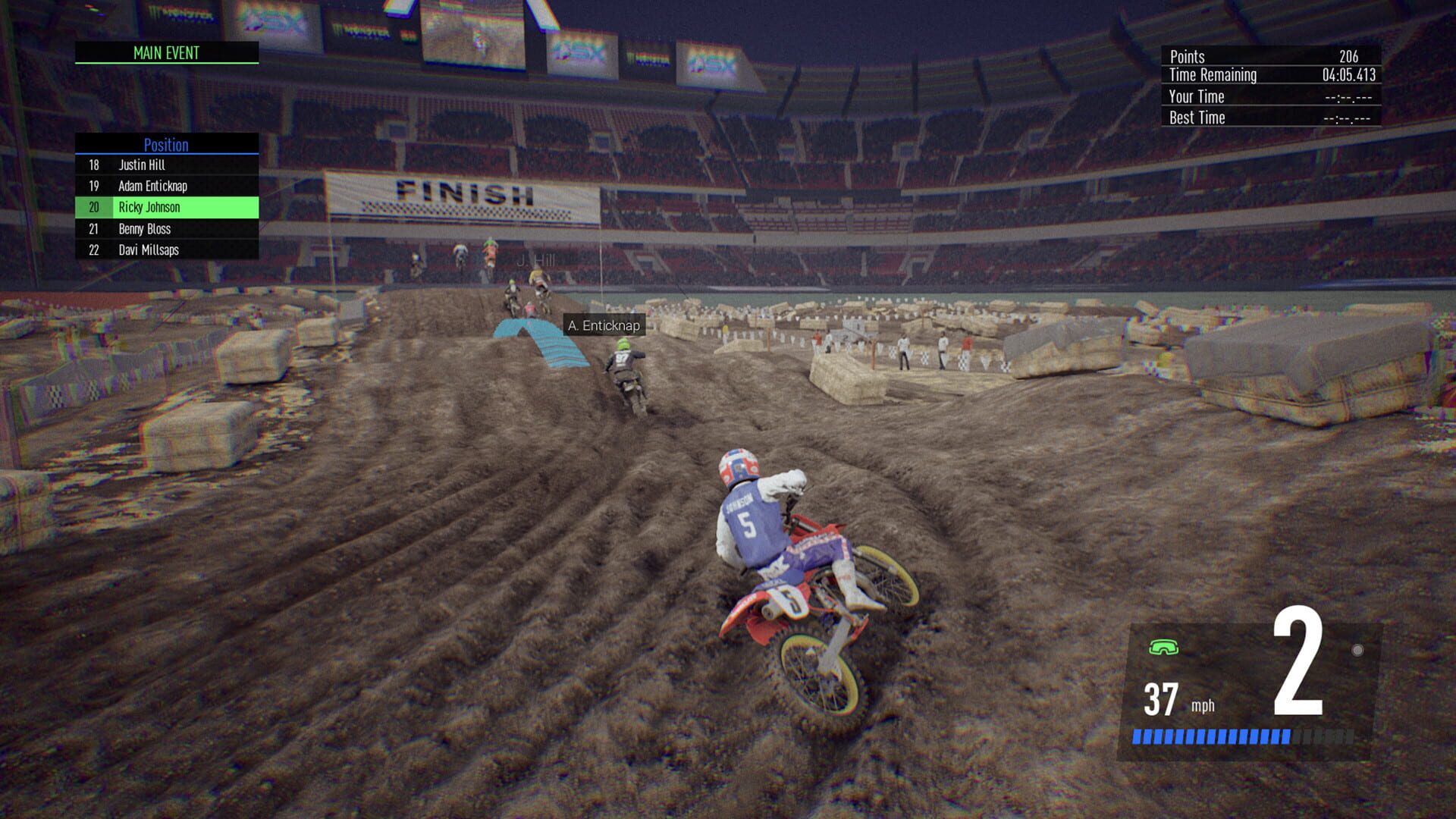The width and height of the screenshot is (1456, 819).
Task: Select Davi Millsaps at the bottom of standings
Action: [166, 249]
